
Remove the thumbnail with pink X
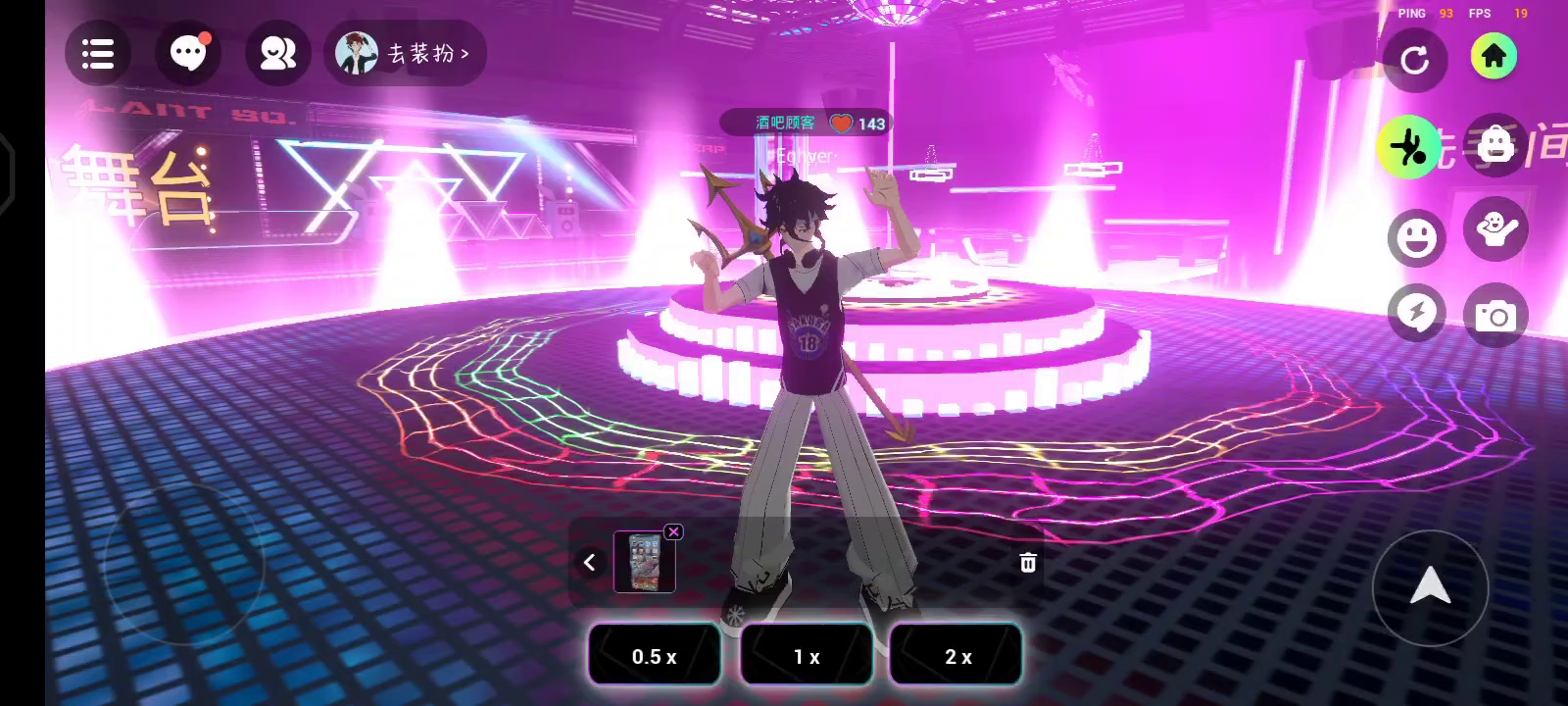673,531
